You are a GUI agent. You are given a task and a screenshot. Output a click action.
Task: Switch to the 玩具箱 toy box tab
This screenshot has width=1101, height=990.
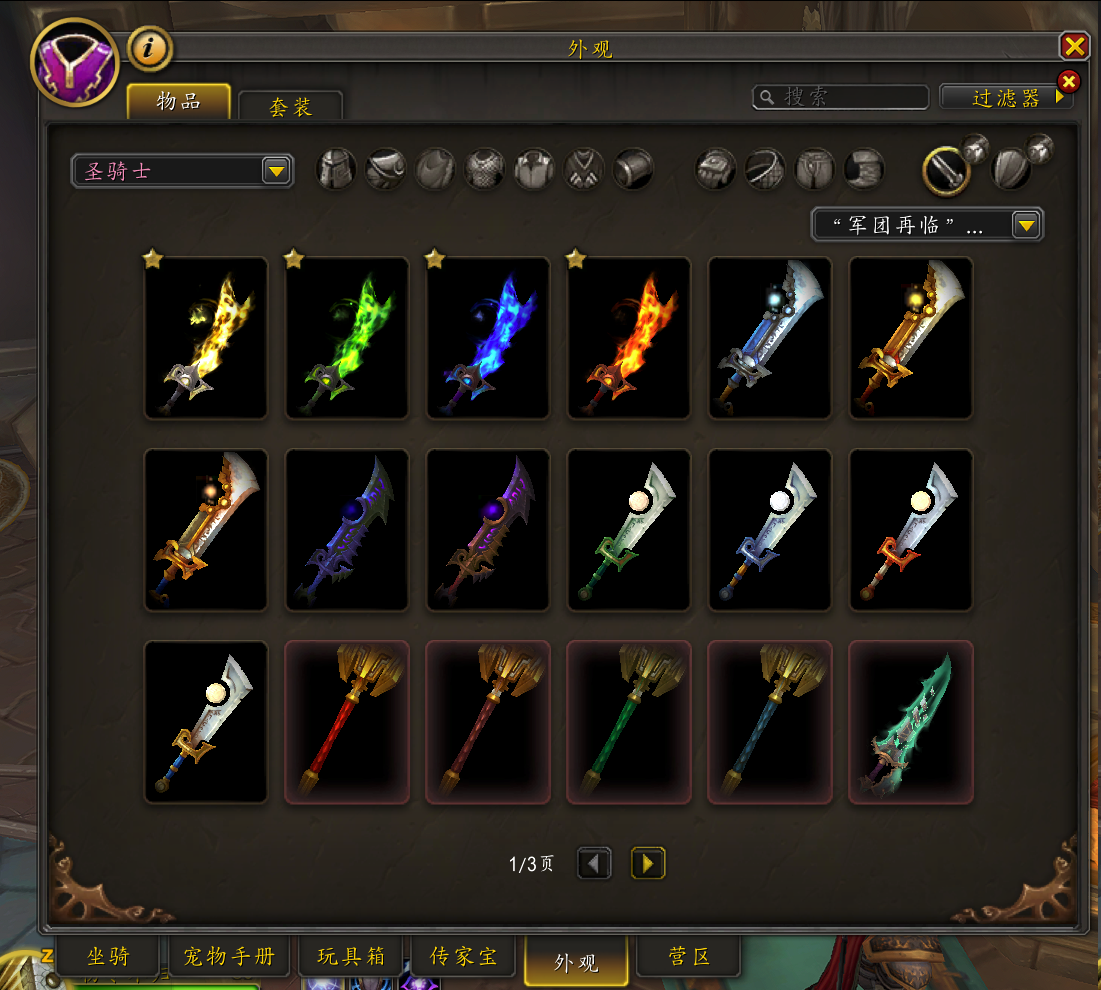(350, 956)
